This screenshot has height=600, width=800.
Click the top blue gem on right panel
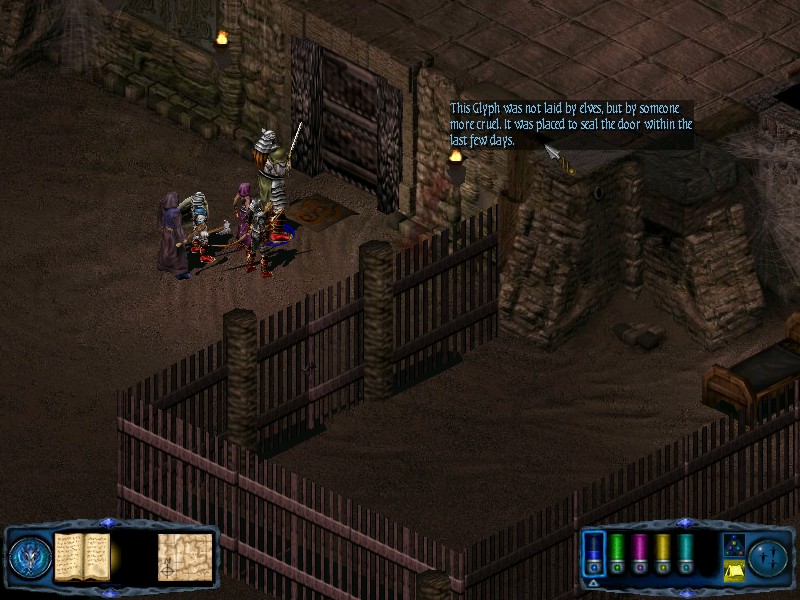coord(684,522)
